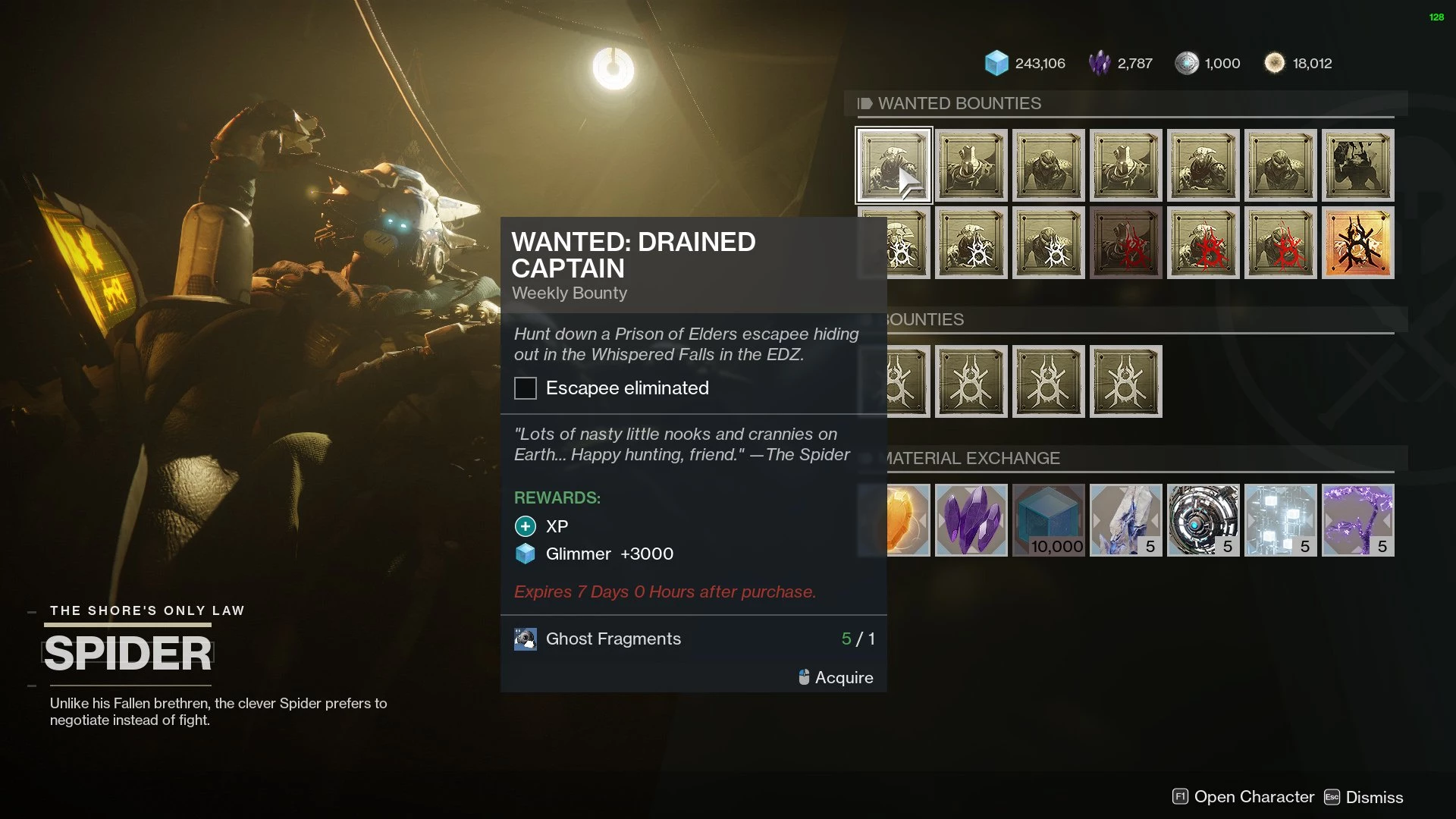The height and width of the screenshot is (819, 1456).
Task: Choose the orange-background wanted bounty
Action: [1357, 243]
